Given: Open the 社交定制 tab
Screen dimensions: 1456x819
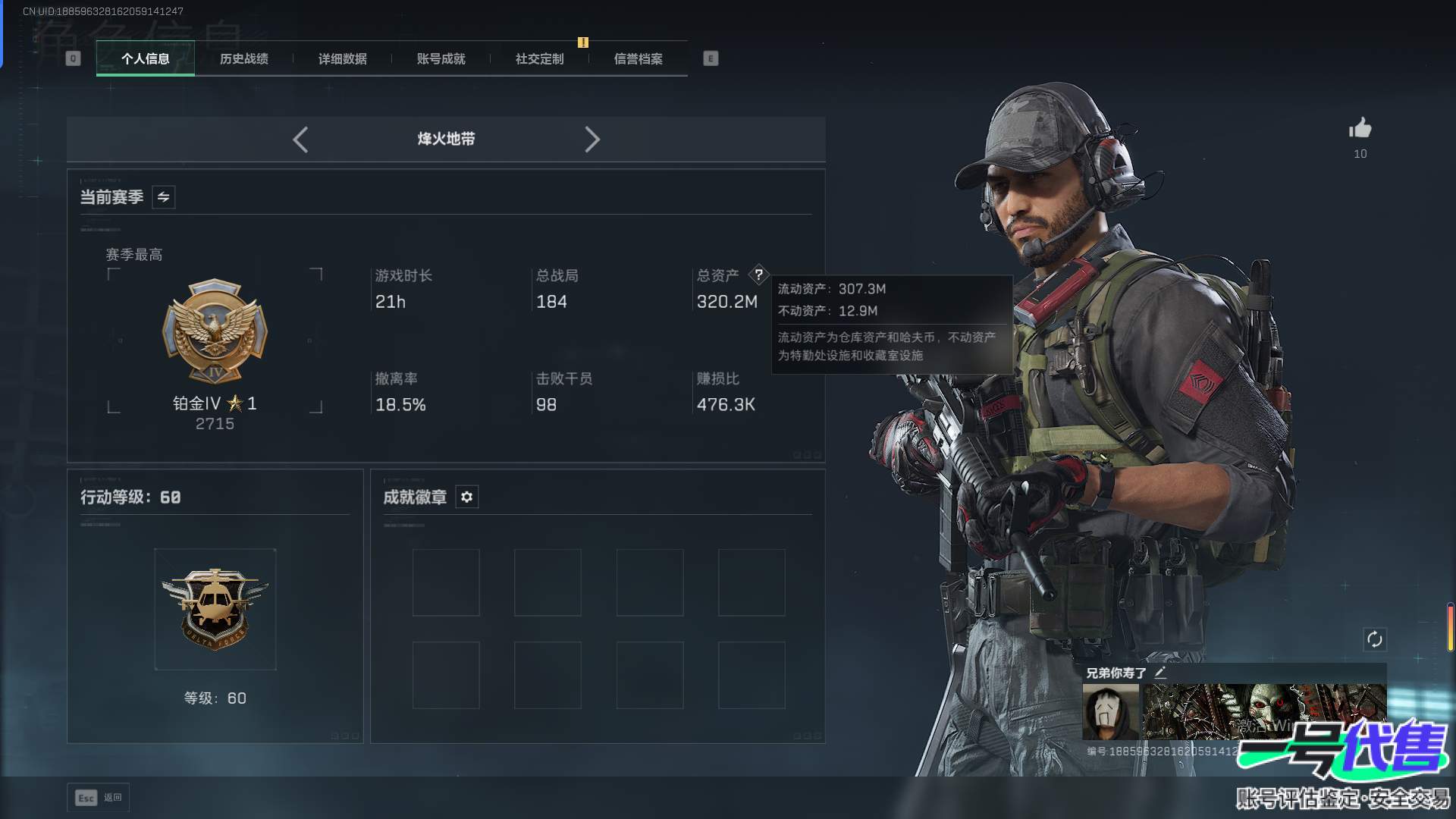Looking at the screenshot, I should 539,58.
